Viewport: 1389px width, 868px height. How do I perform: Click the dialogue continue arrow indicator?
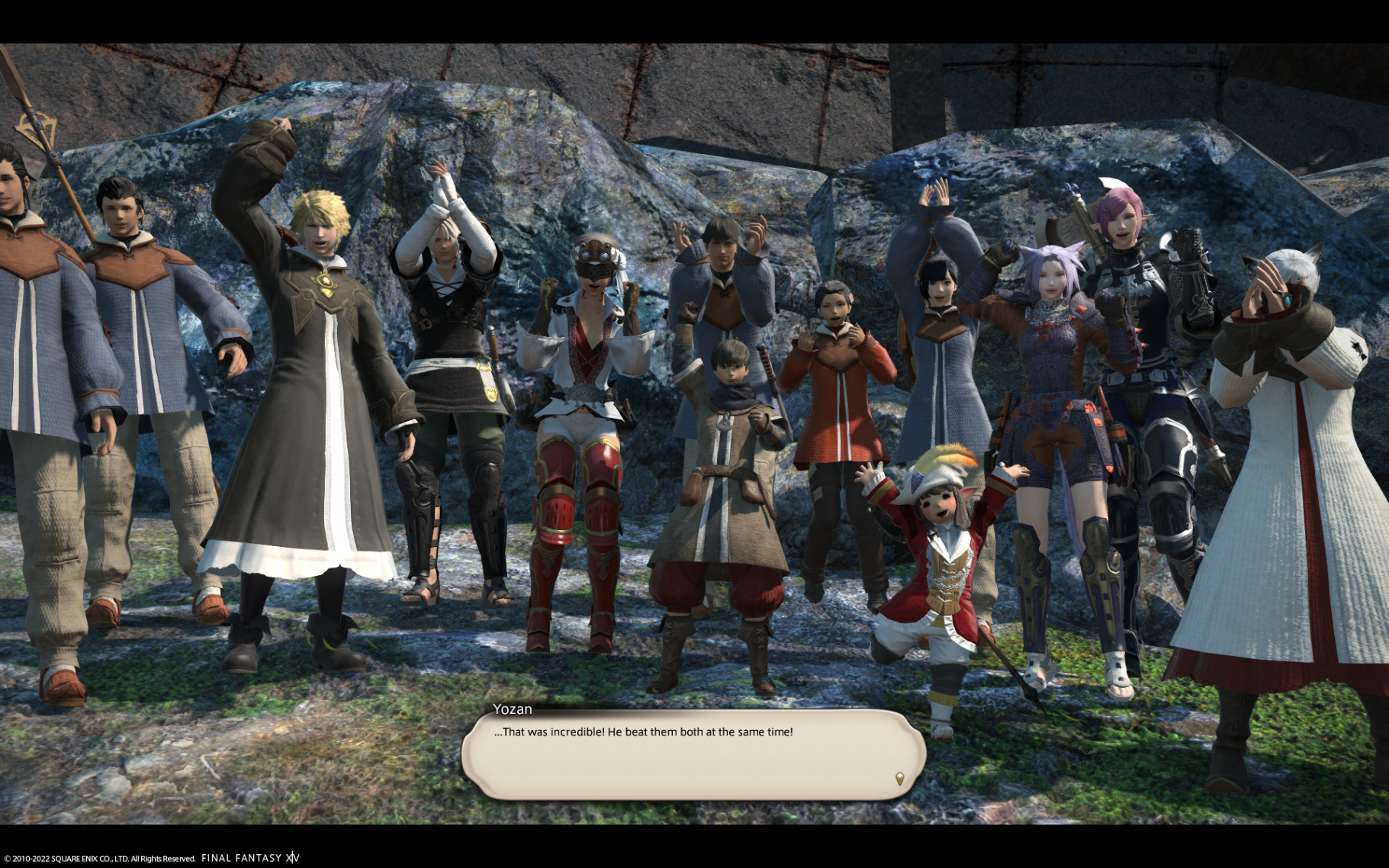point(900,778)
